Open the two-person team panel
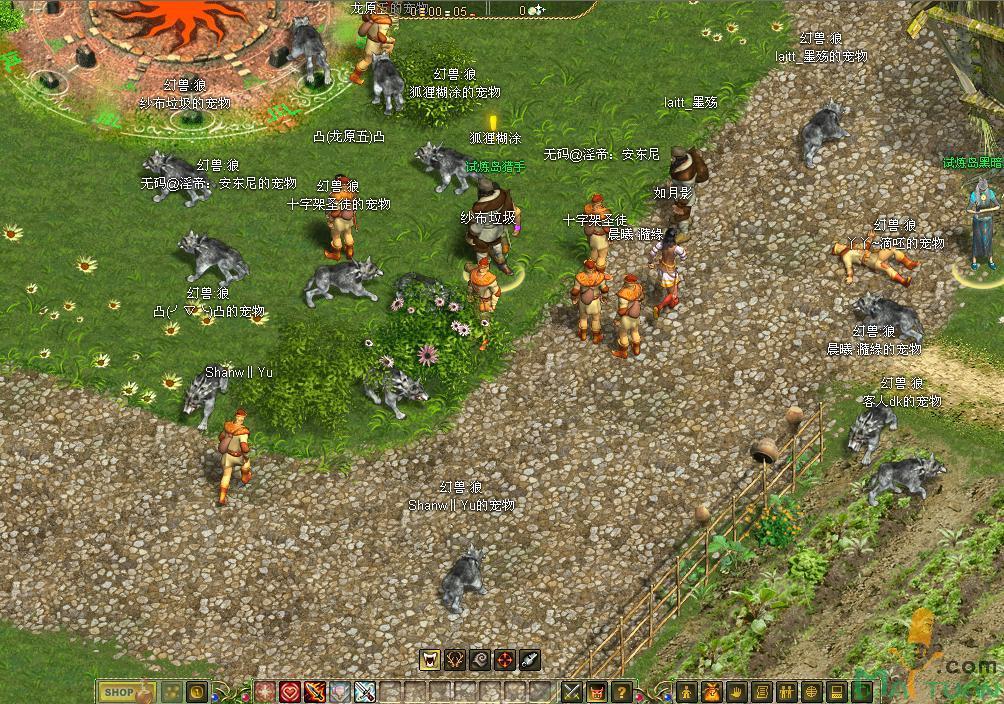Screen dimensions: 1004x704 [x=787, y=691]
